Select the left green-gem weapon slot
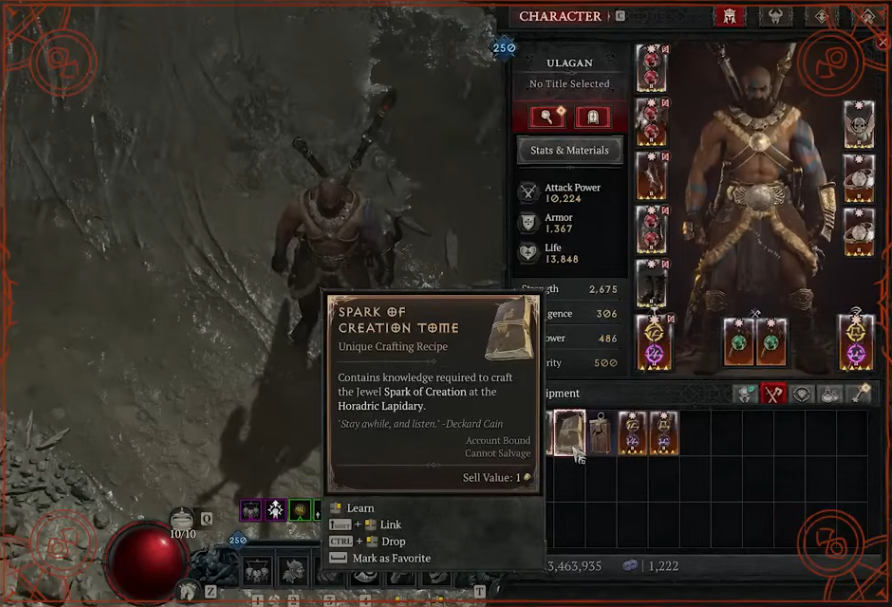The width and height of the screenshot is (892, 607). [739, 342]
